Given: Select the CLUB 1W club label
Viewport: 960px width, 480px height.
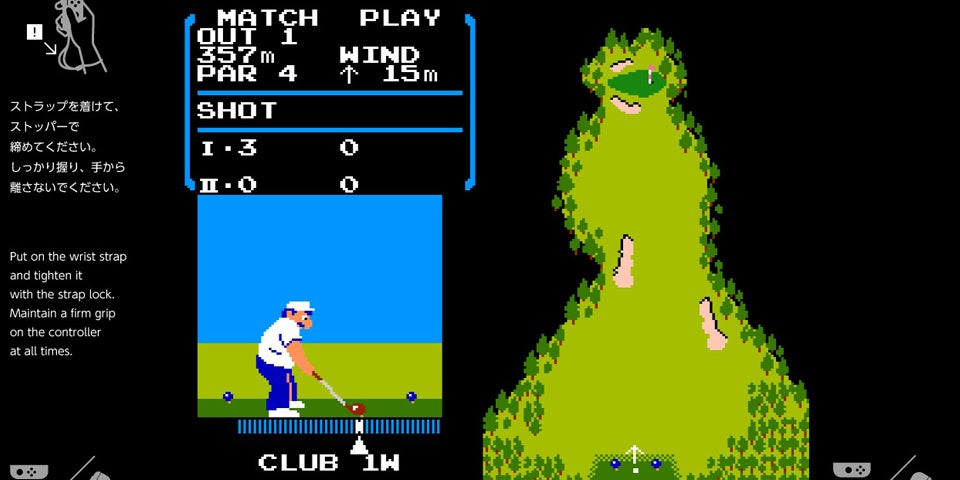Looking at the screenshot, I should [x=329, y=462].
